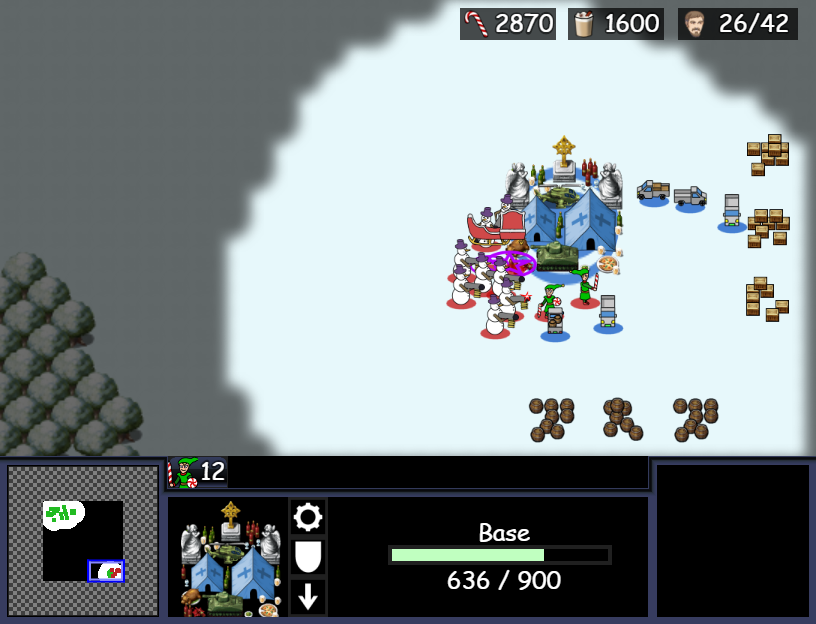Viewport: 816px width, 624px height.
Task: Activate the shield defend button
Action: pos(308,557)
